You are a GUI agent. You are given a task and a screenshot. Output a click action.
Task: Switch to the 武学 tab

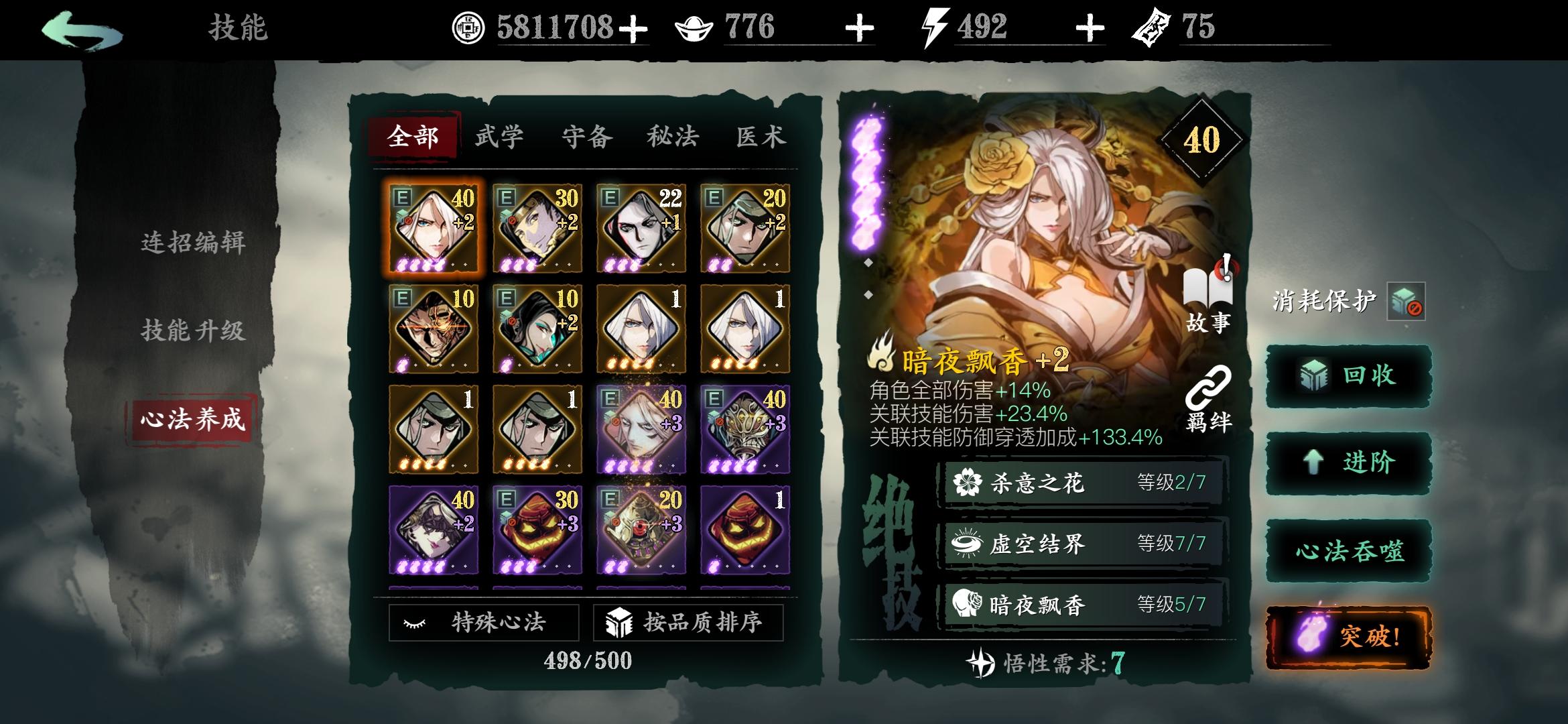pyautogui.click(x=499, y=136)
